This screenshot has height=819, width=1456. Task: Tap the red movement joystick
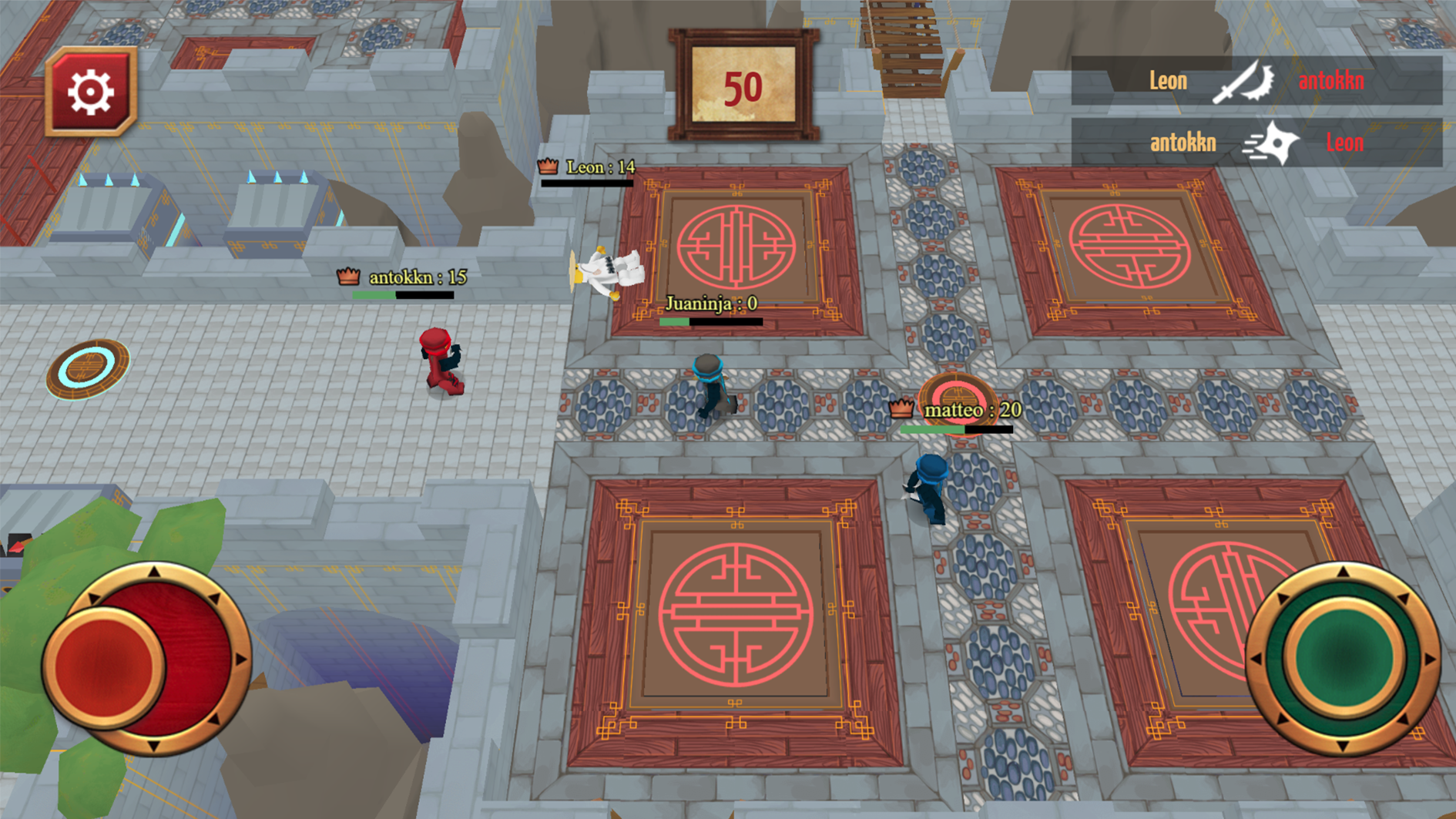(106, 665)
